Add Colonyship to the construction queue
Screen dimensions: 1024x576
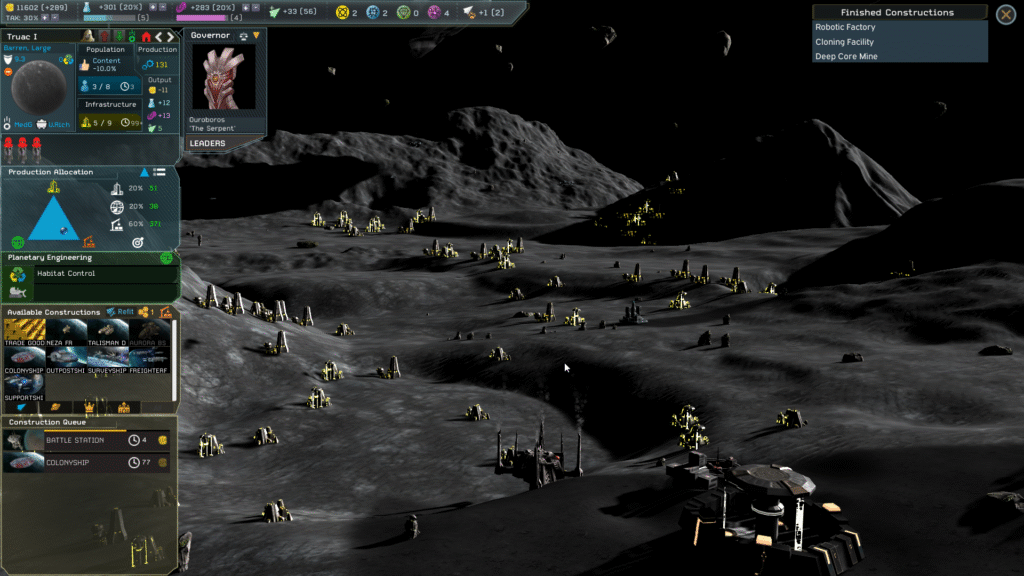point(24,360)
